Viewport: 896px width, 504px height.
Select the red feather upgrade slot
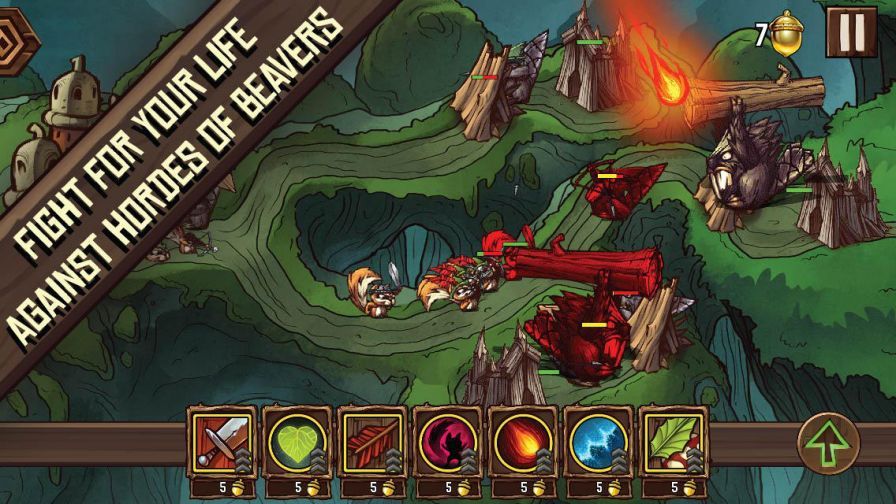tap(372, 440)
